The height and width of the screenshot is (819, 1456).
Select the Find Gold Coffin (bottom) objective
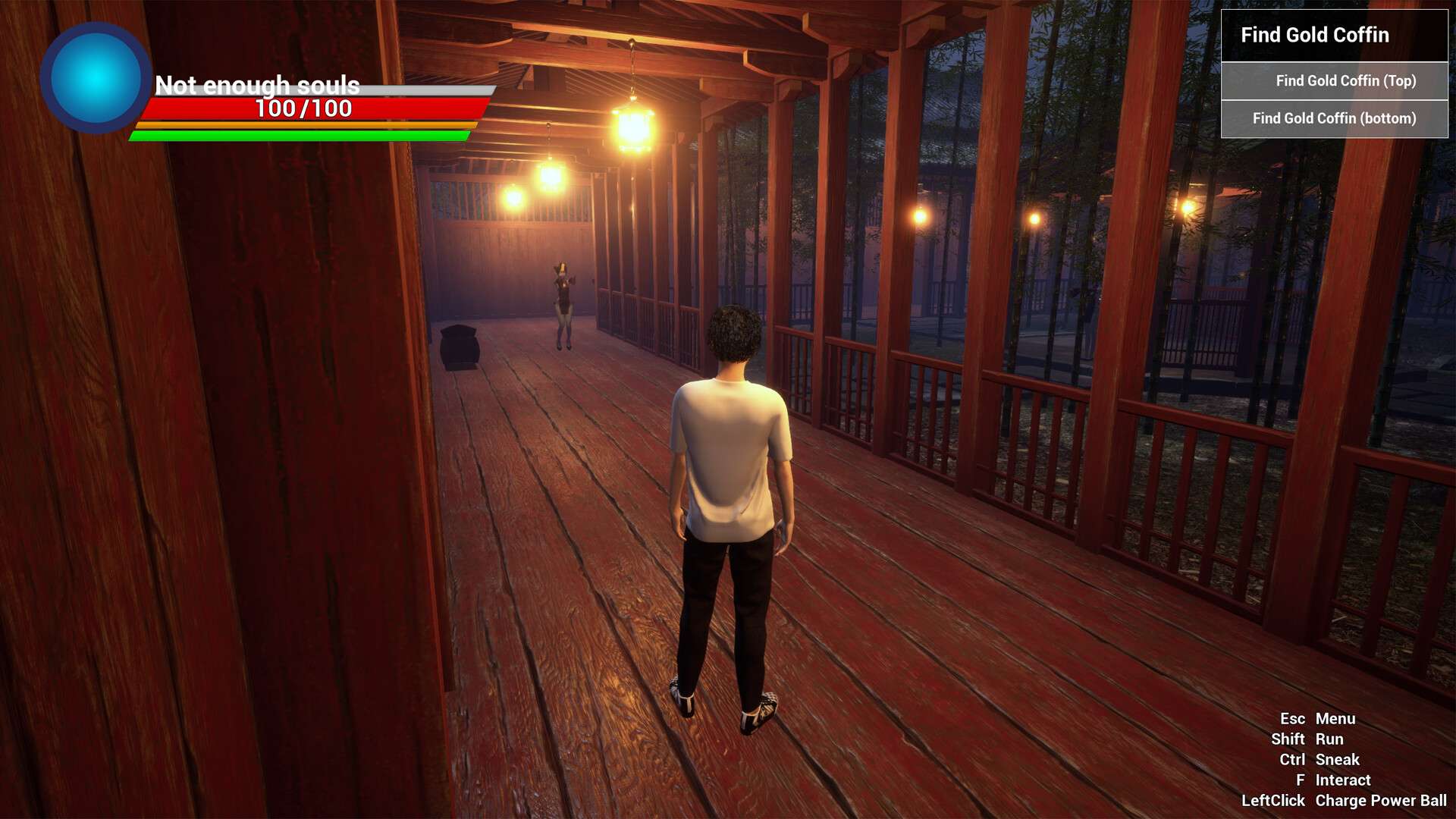click(1334, 118)
